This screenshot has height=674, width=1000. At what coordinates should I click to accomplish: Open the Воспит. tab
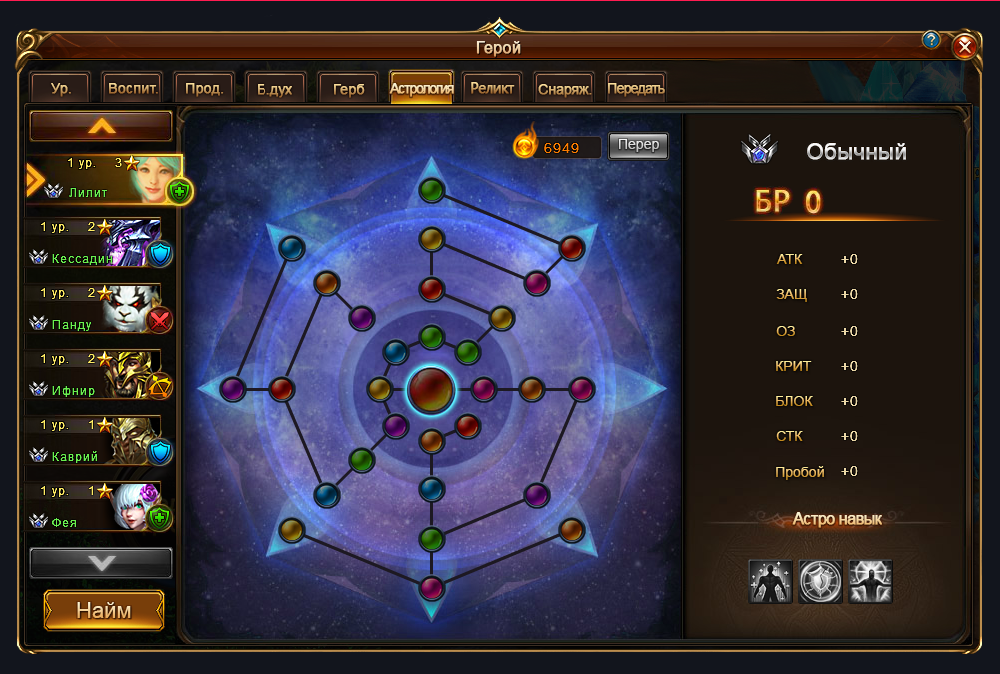[133, 88]
